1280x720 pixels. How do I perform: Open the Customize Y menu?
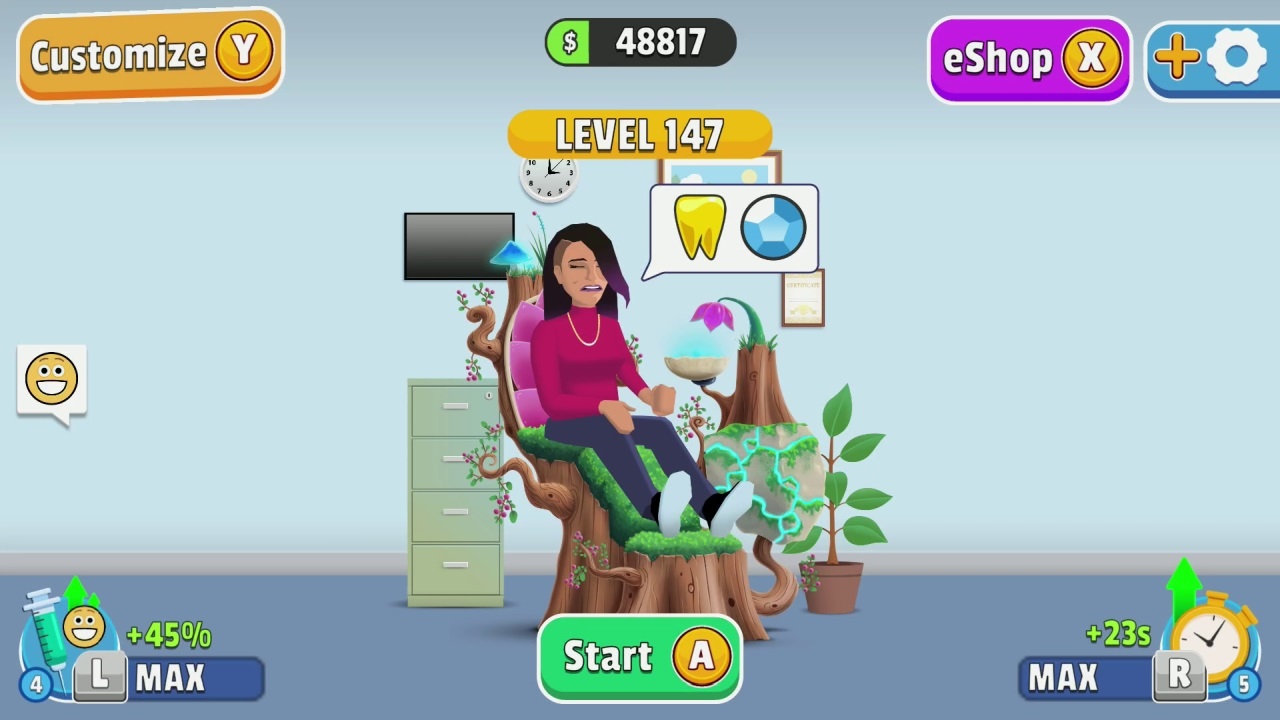click(148, 54)
